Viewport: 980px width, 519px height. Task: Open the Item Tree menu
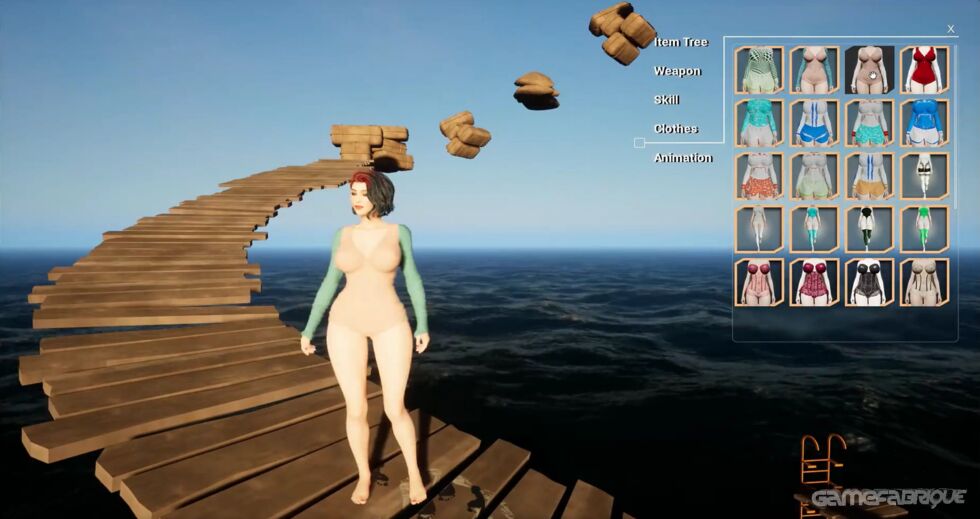pyautogui.click(x=680, y=42)
